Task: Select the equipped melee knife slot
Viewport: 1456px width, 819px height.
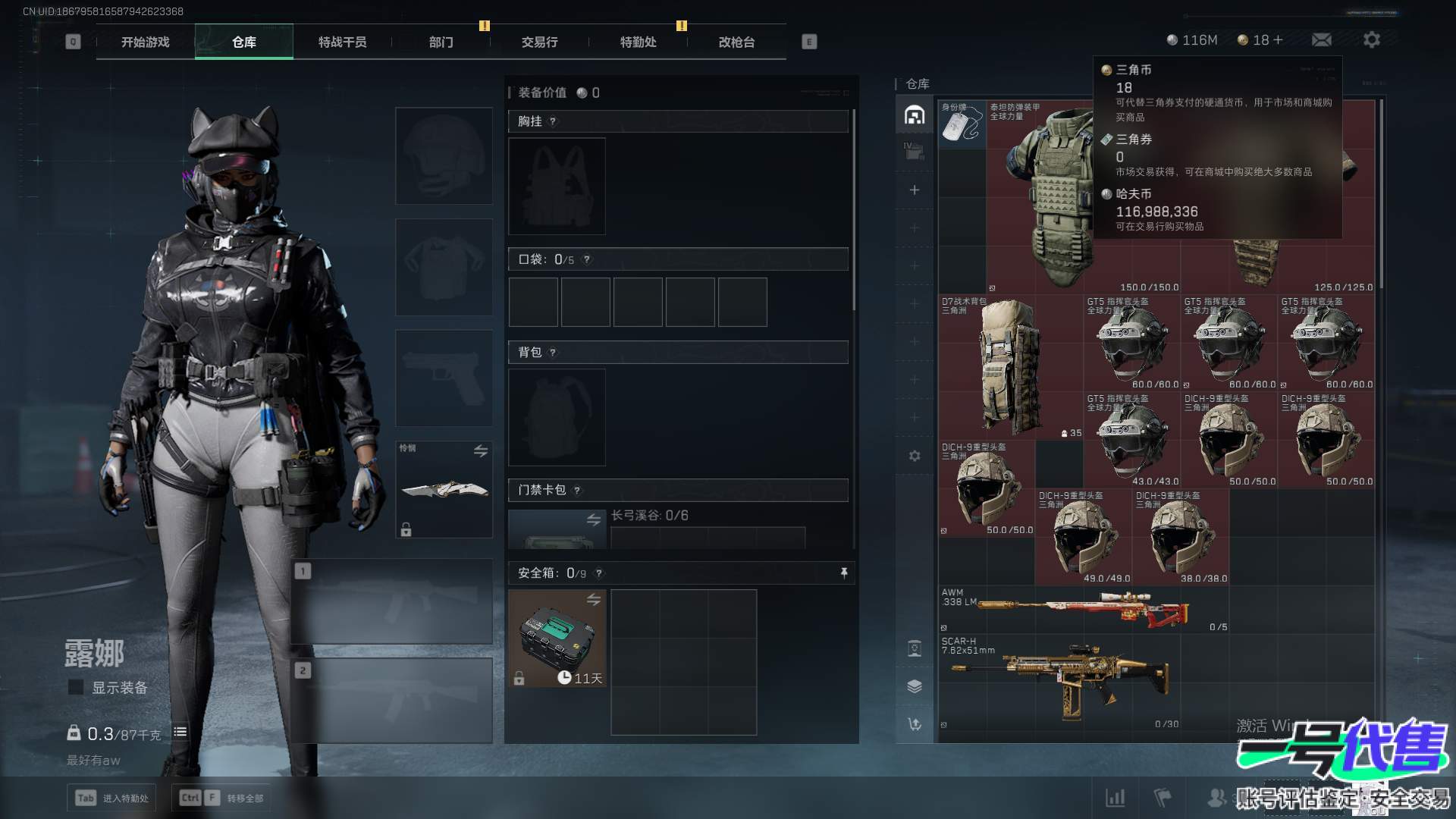Action: (444, 489)
